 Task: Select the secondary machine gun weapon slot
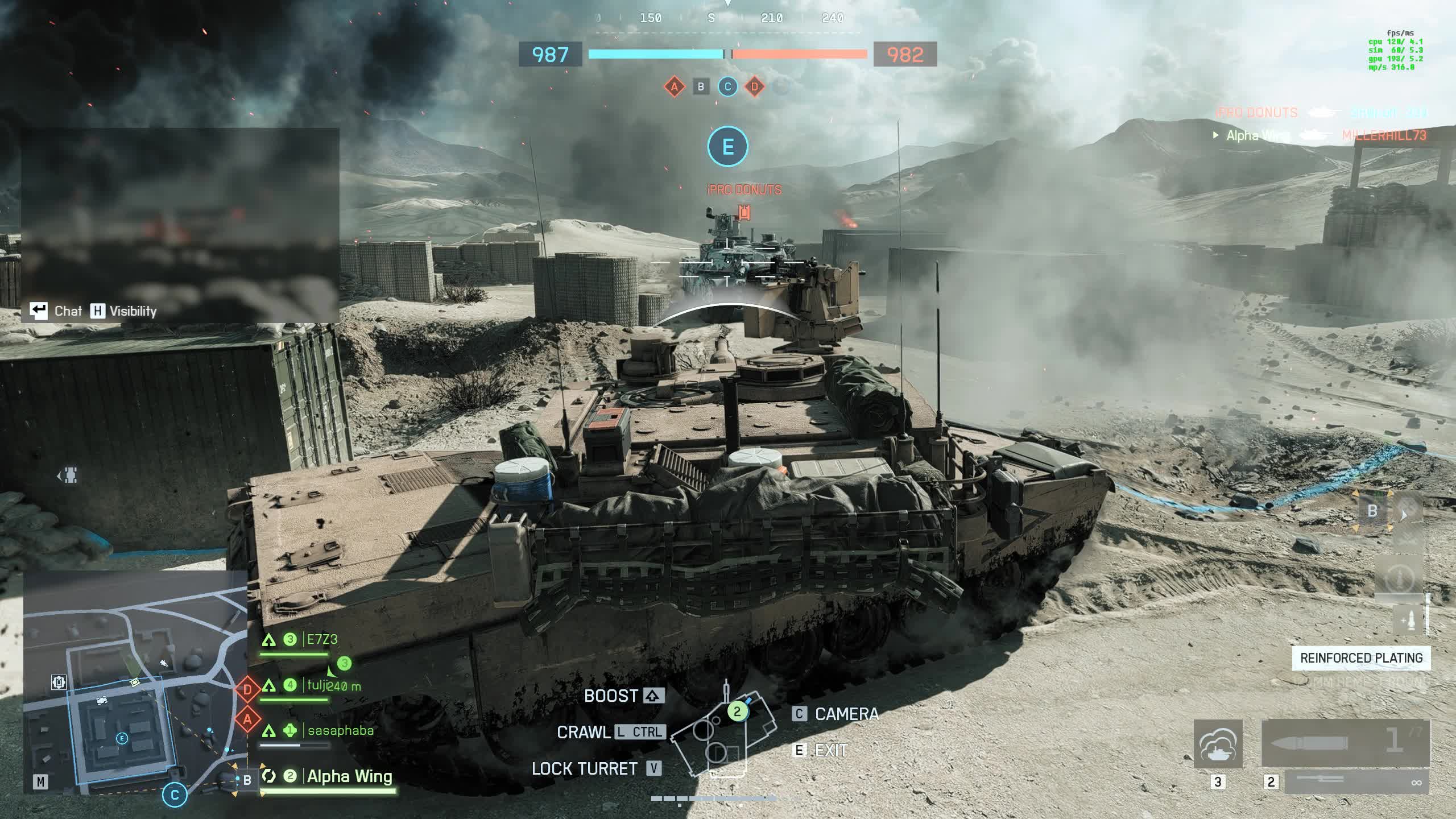coord(1357,783)
